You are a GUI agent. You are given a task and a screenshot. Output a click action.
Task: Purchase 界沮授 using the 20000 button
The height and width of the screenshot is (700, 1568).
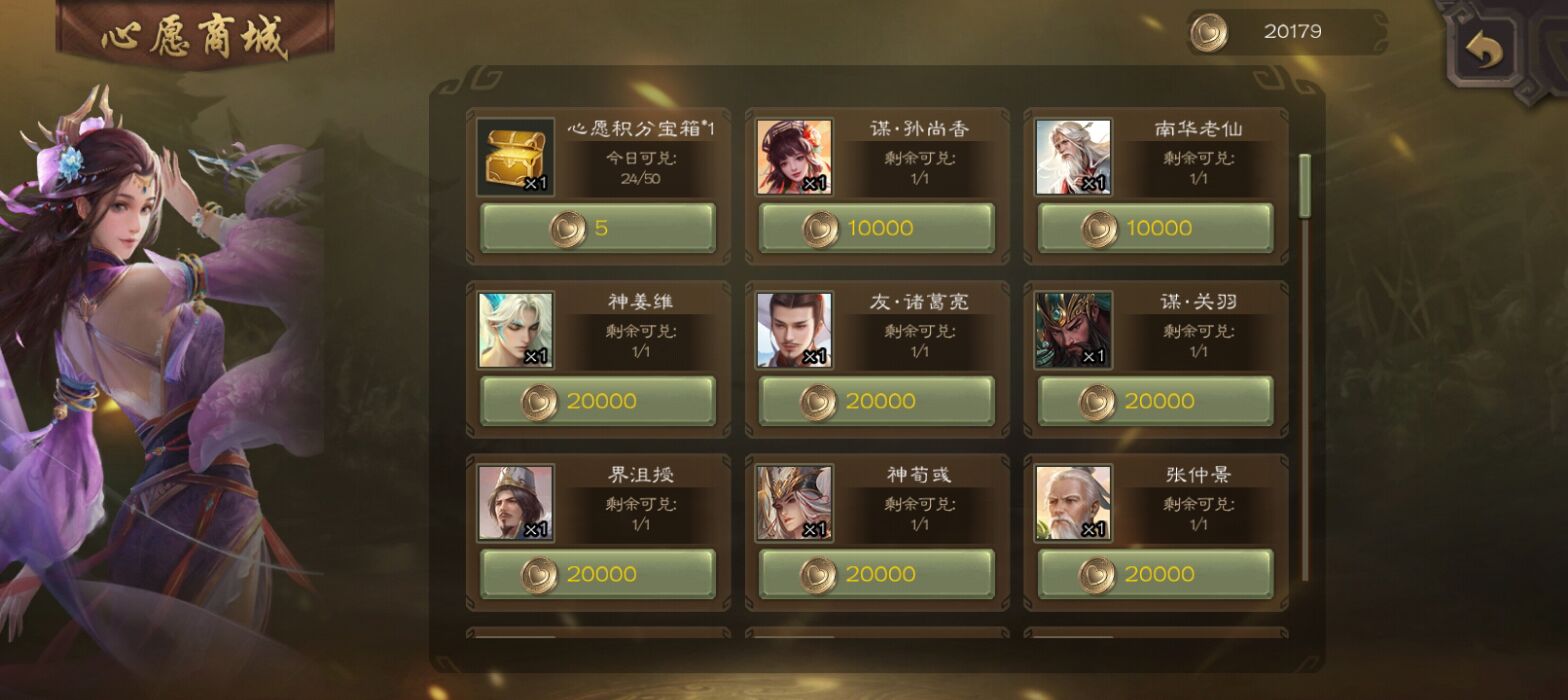598,574
